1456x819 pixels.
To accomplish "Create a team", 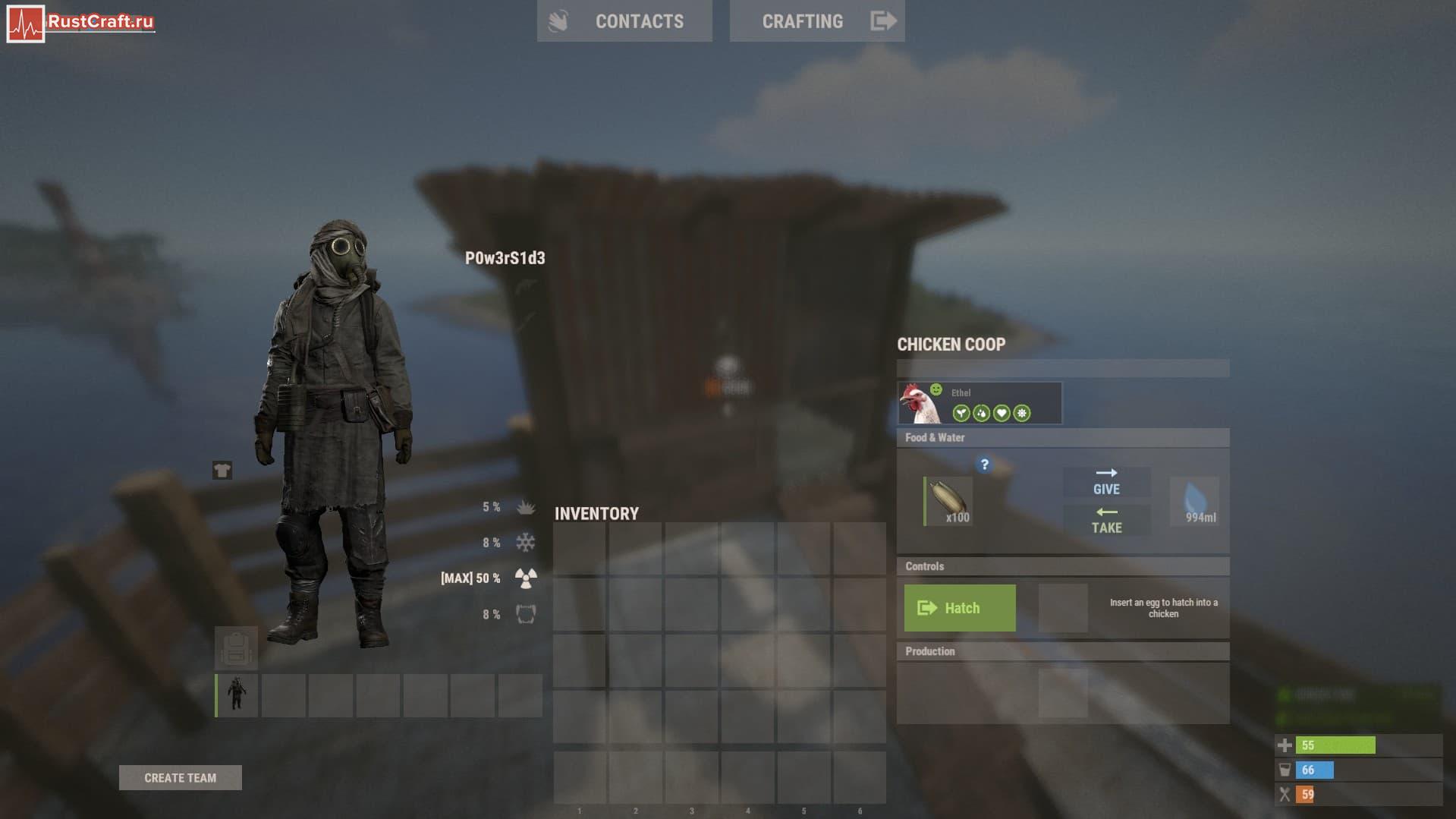I will (180, 777).
